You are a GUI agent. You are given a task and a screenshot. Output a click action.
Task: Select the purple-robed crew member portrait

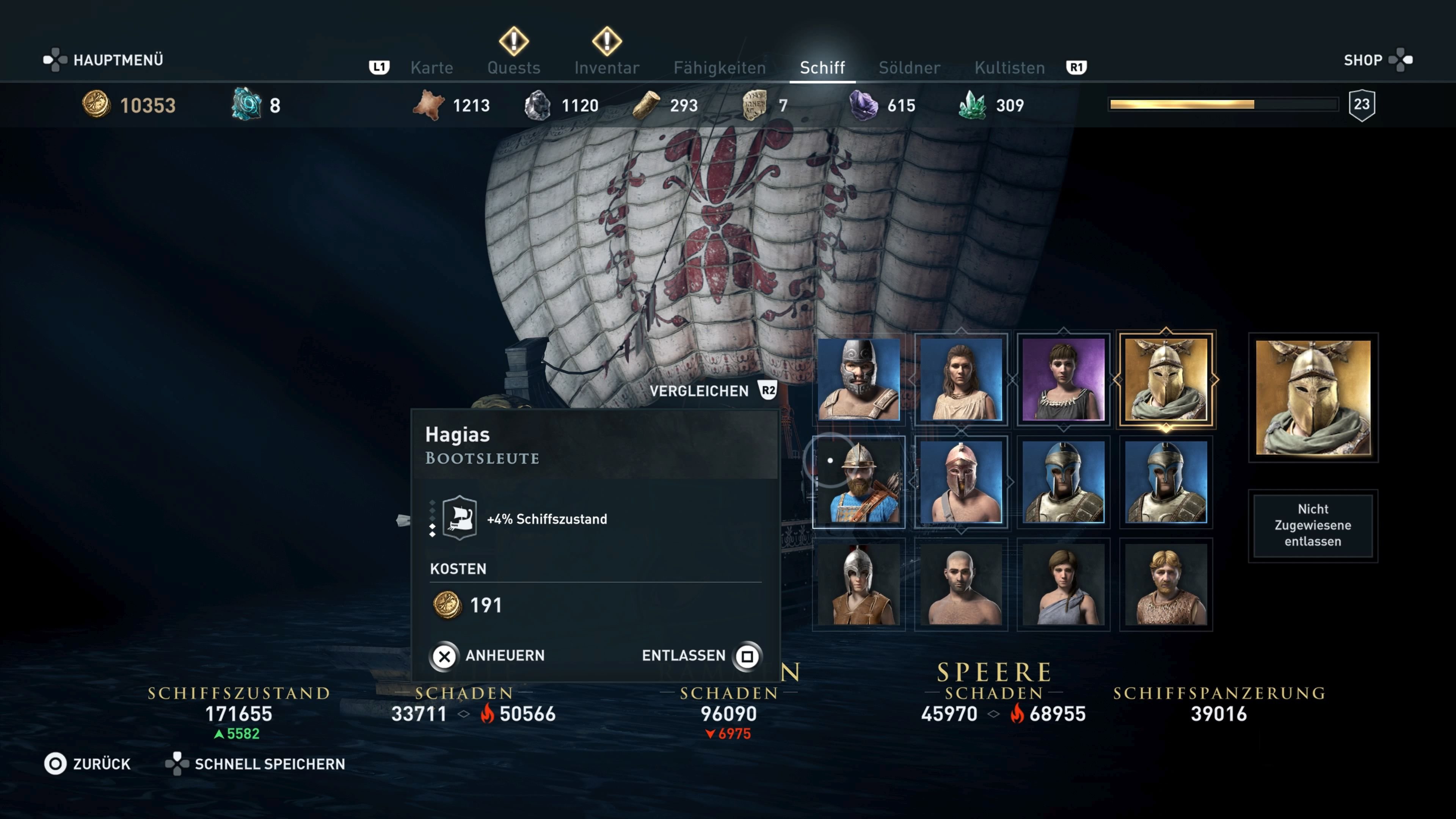pos(1063,379)
